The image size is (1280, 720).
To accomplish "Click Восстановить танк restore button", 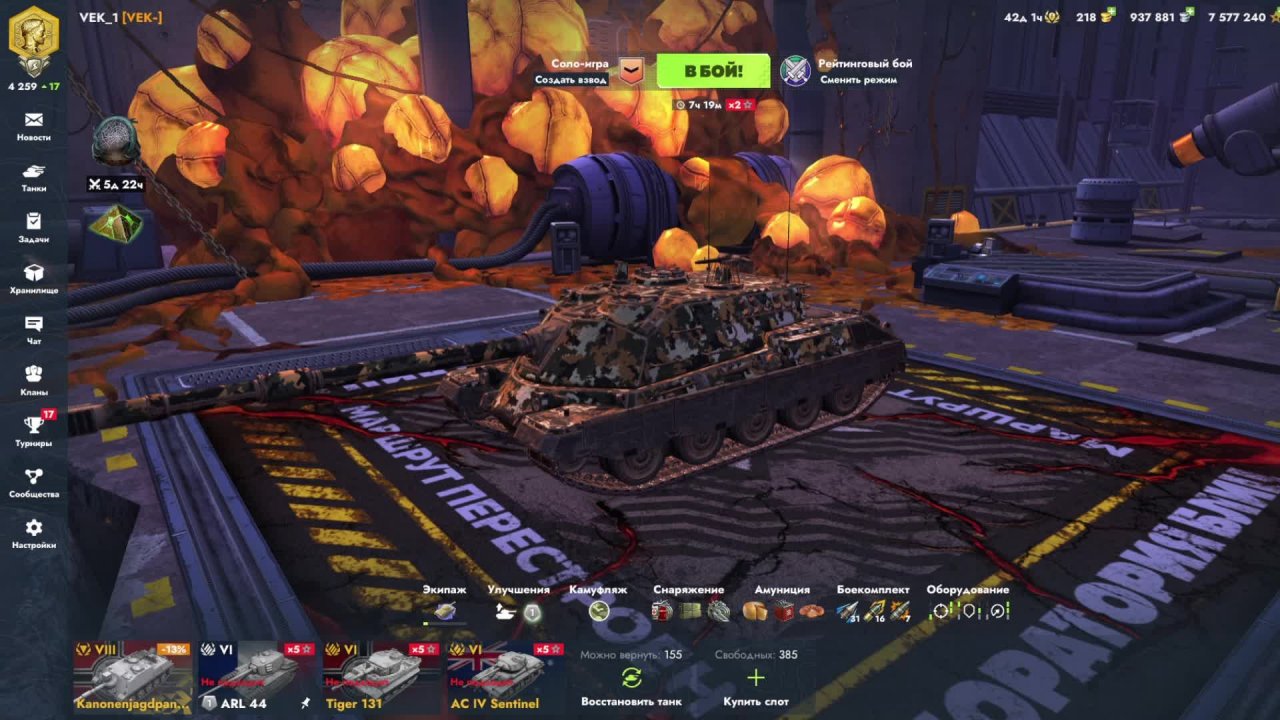I will tap(631, 686).
